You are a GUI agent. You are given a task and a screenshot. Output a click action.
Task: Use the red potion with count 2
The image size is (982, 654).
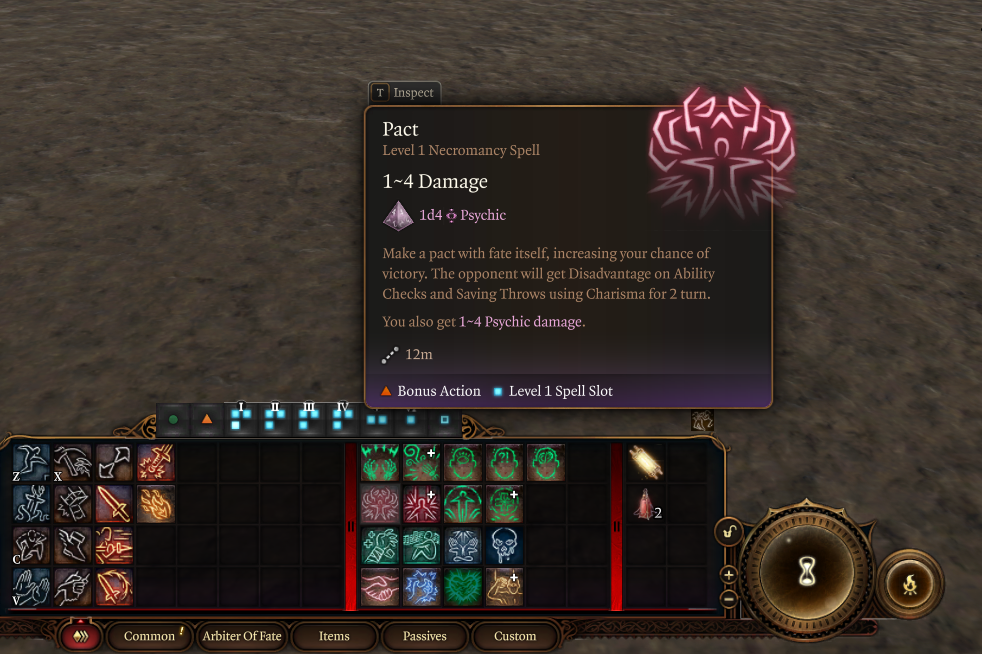click(644, 506)
